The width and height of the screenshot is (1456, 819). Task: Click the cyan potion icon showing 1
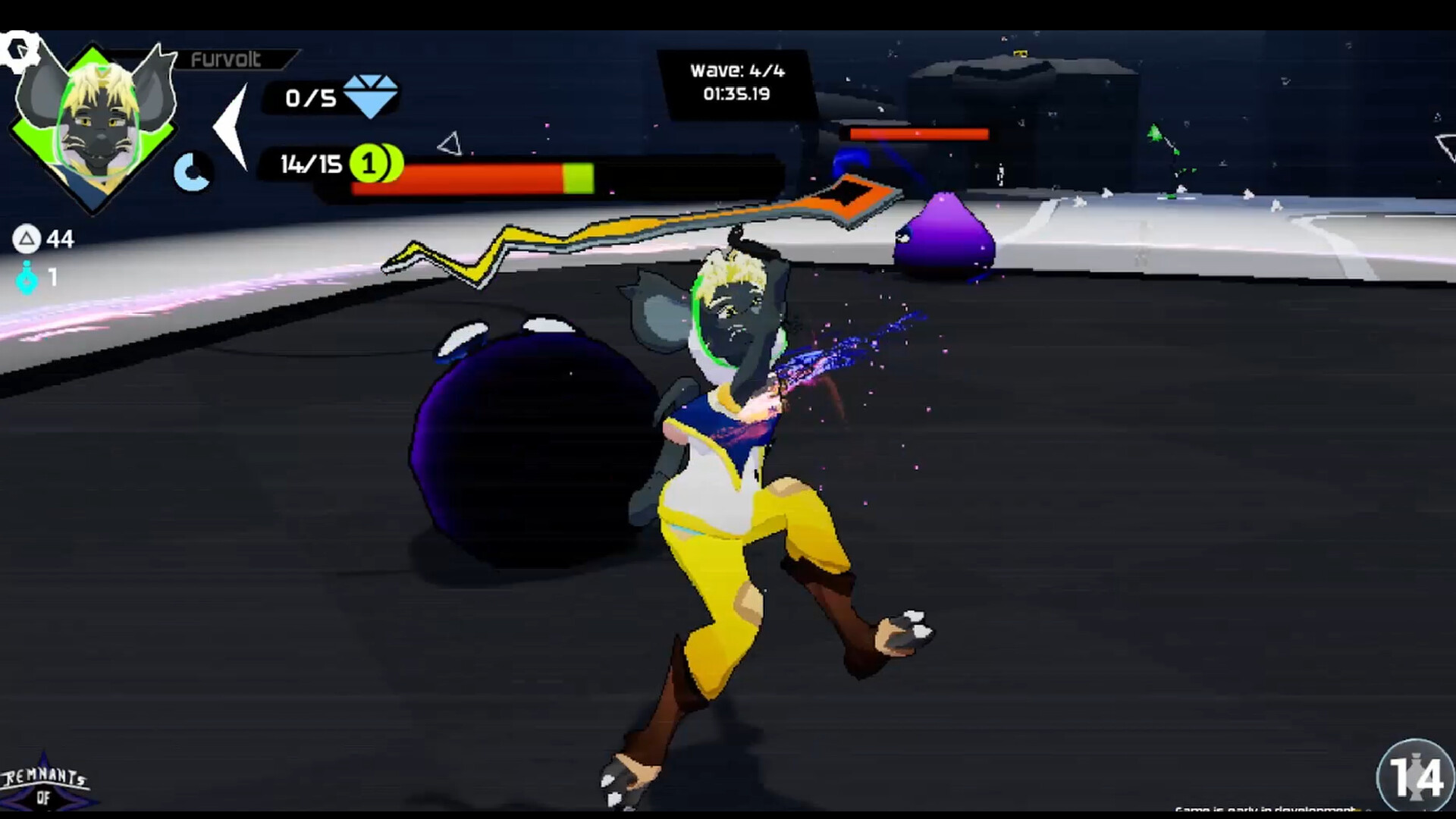point(27,279)
